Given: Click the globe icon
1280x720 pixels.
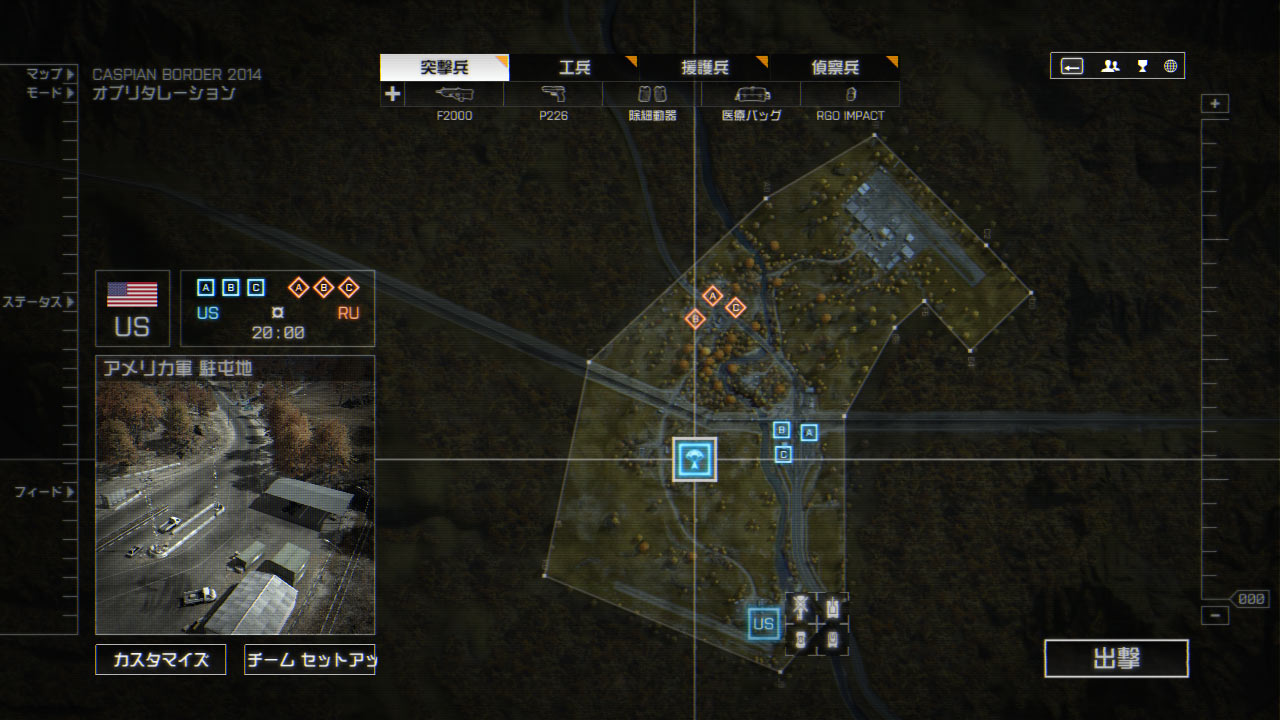Looking at the screenshot, I should click(1170, 67).
